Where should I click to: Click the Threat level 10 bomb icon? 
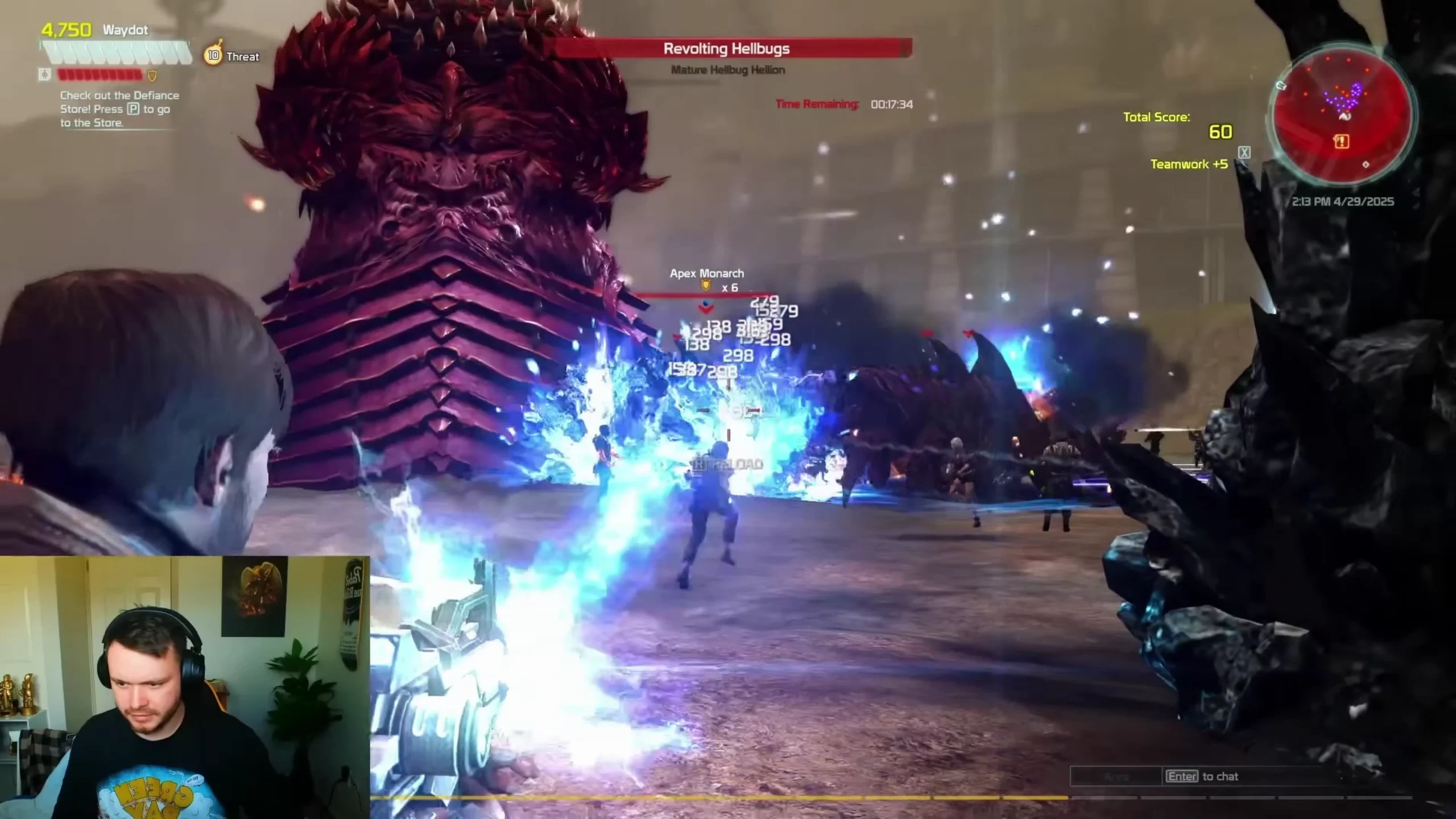213,55
